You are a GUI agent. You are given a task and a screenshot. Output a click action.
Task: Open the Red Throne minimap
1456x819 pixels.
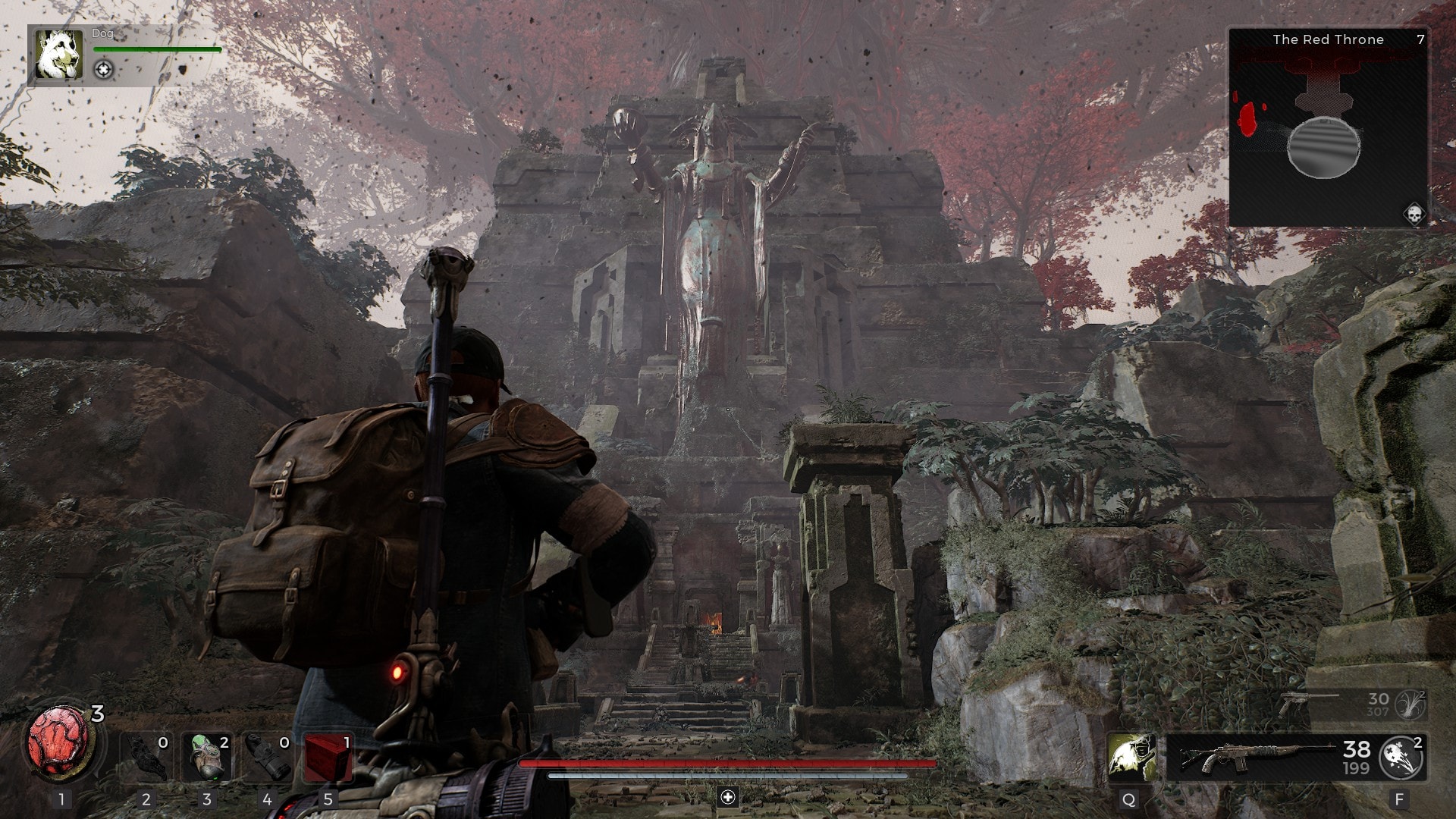pyautogui.click(x=1327, y=129)
